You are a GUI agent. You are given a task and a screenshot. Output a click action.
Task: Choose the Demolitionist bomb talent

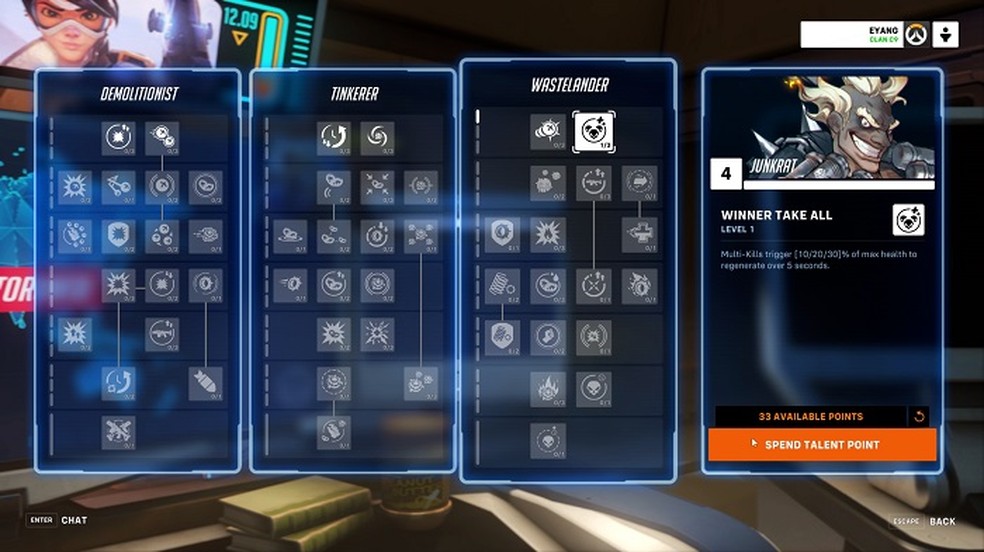click(206, 383)
